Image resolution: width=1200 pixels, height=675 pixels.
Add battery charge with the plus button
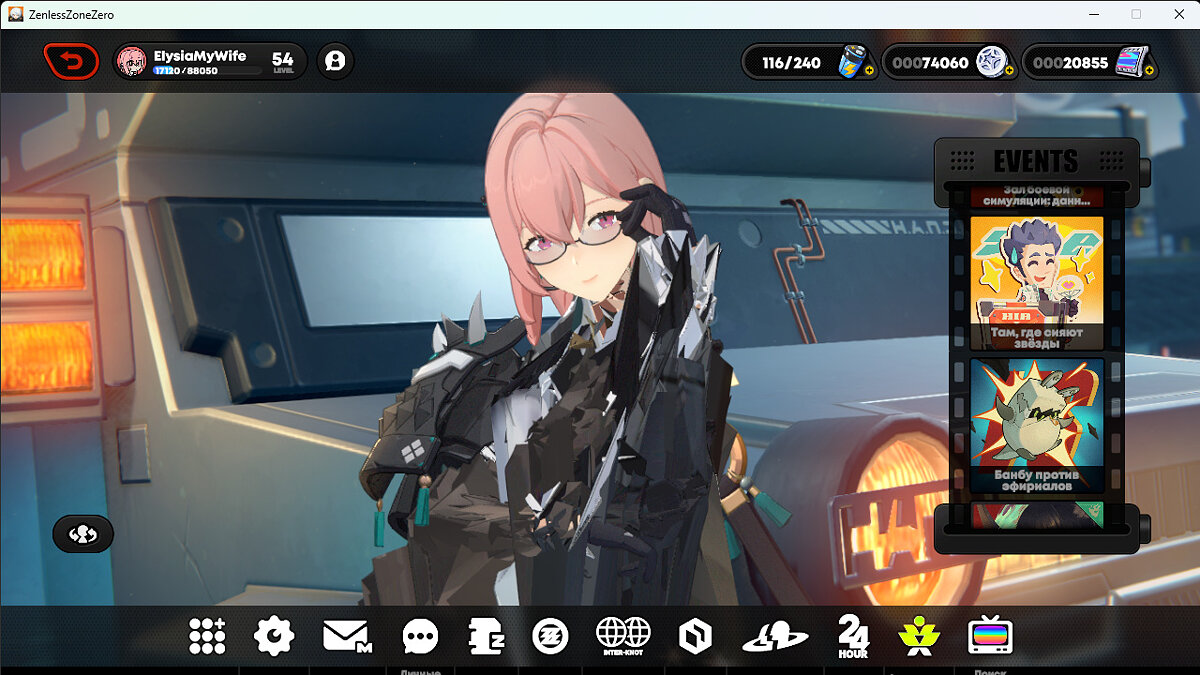(x=868, y=71)
